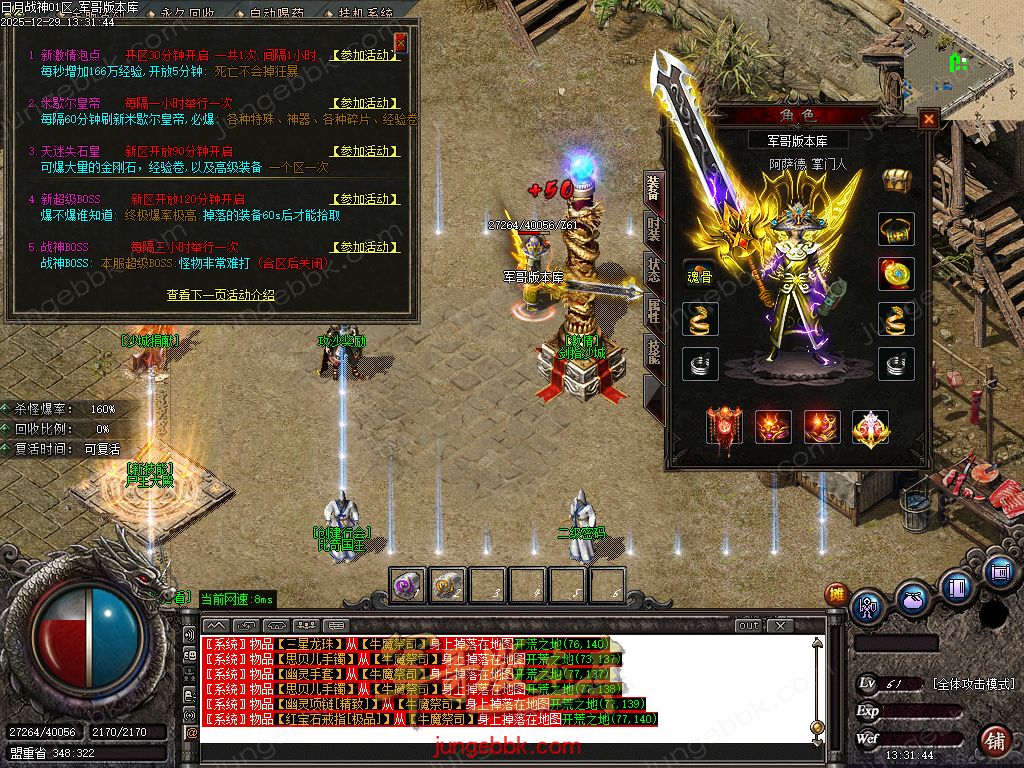Click the orange 摊 stall button
The height and width of the screenshot is (768, 1024).
point(836,594)
